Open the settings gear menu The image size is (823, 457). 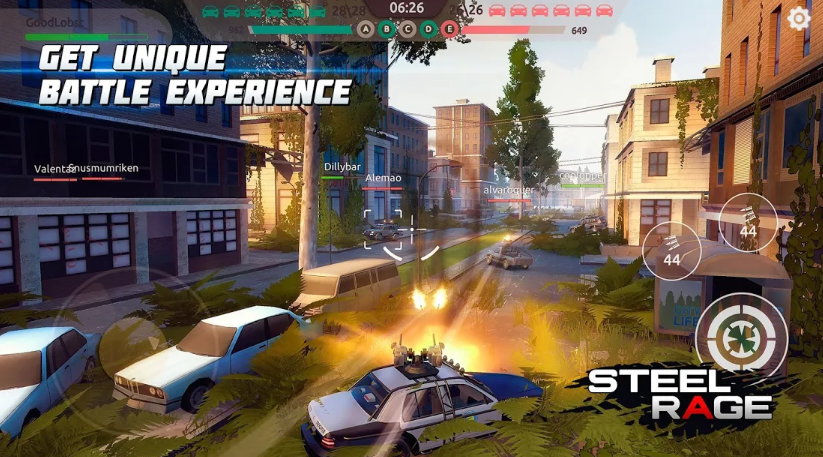[x=798, y=18]
